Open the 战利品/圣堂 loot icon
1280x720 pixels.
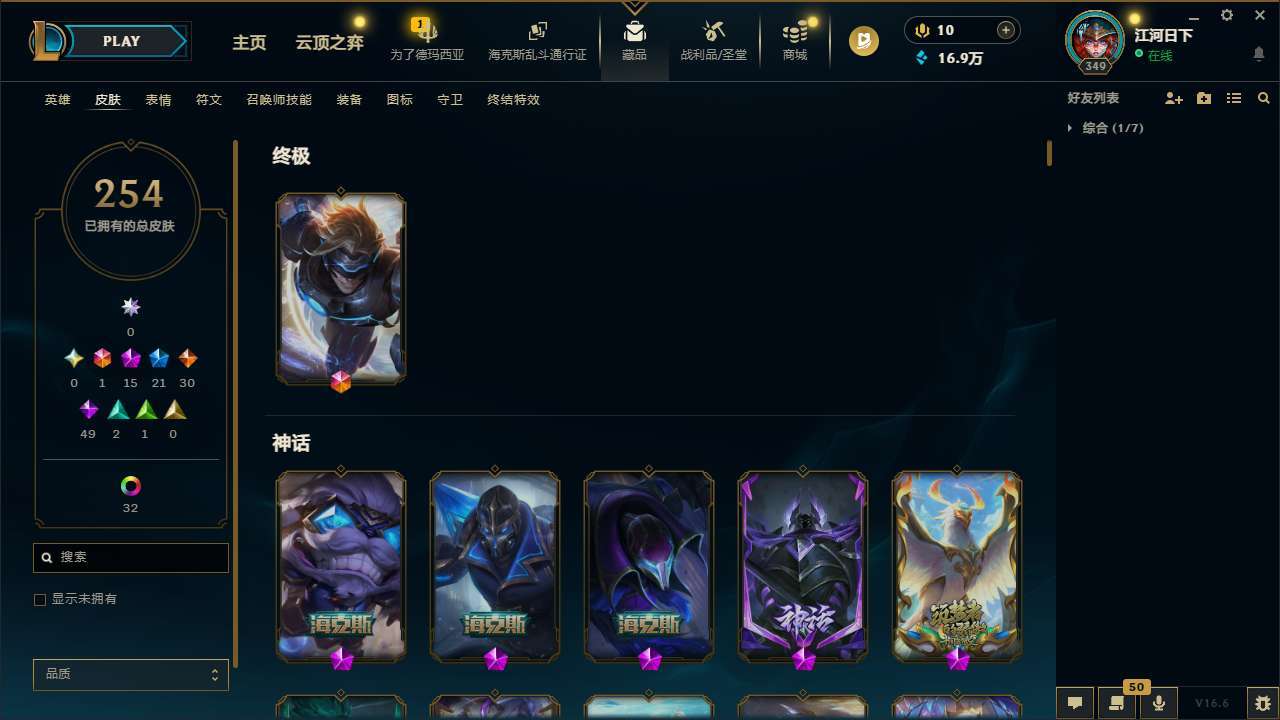tap(713, 35)
